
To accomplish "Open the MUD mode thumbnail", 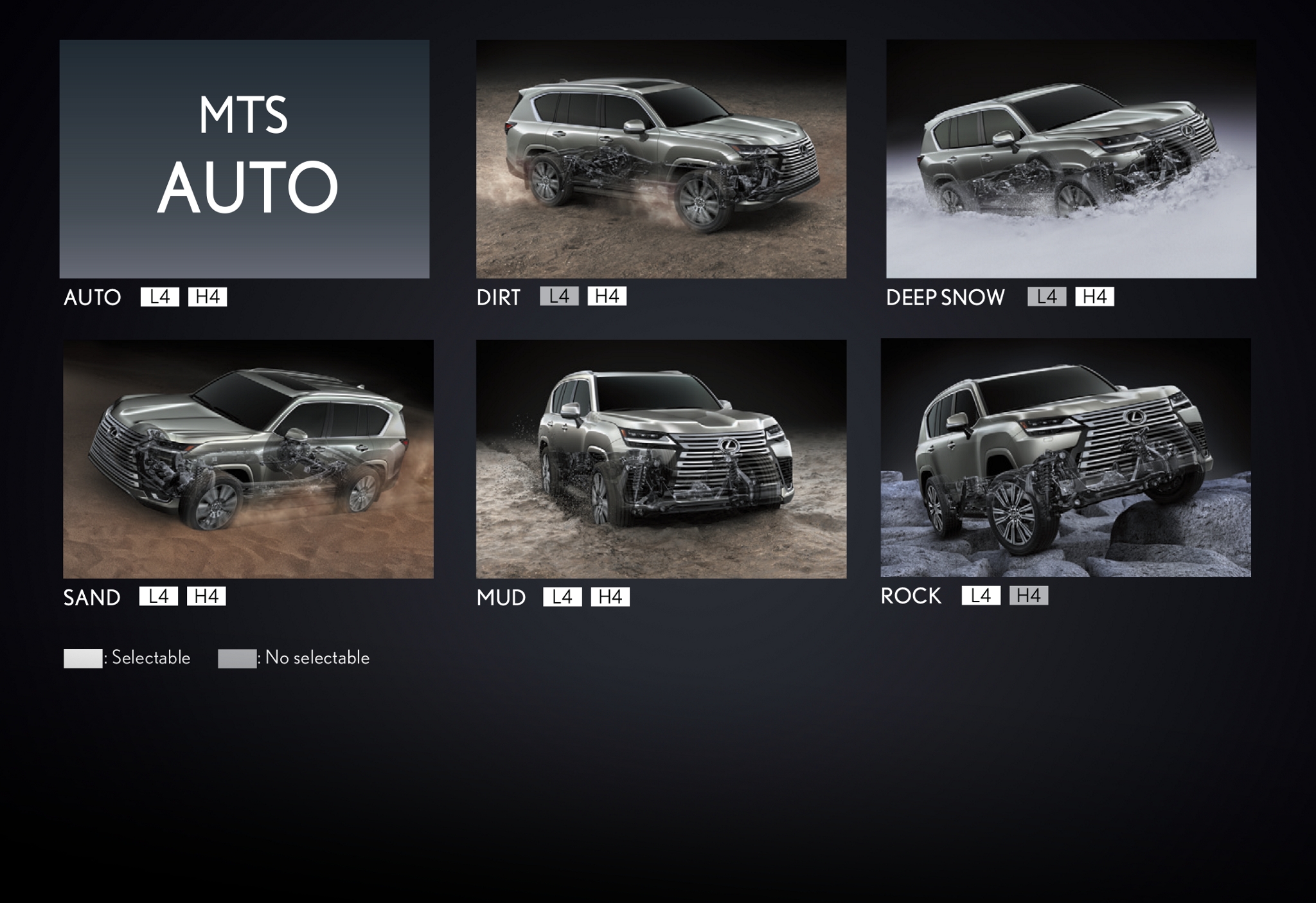I will pyautogui.click(x=661, y=459).
